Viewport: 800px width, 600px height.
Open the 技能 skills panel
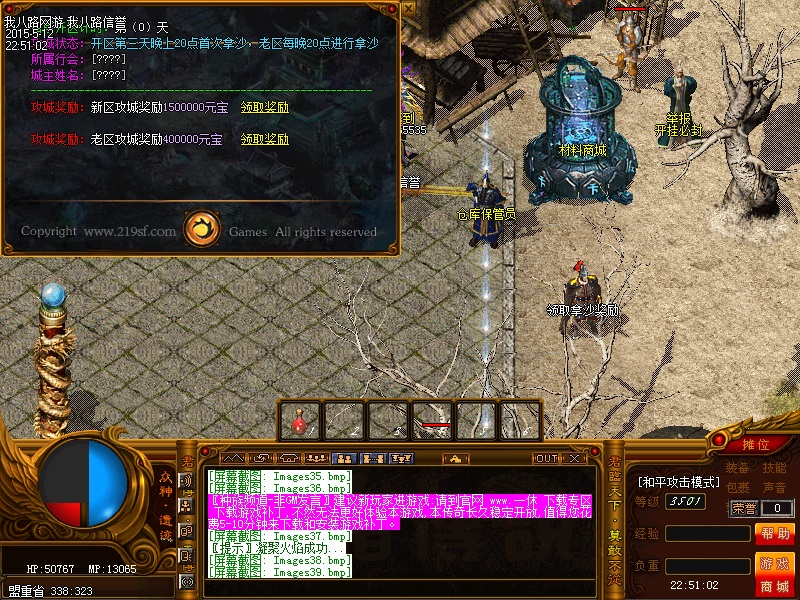click(x=774, y=468)
